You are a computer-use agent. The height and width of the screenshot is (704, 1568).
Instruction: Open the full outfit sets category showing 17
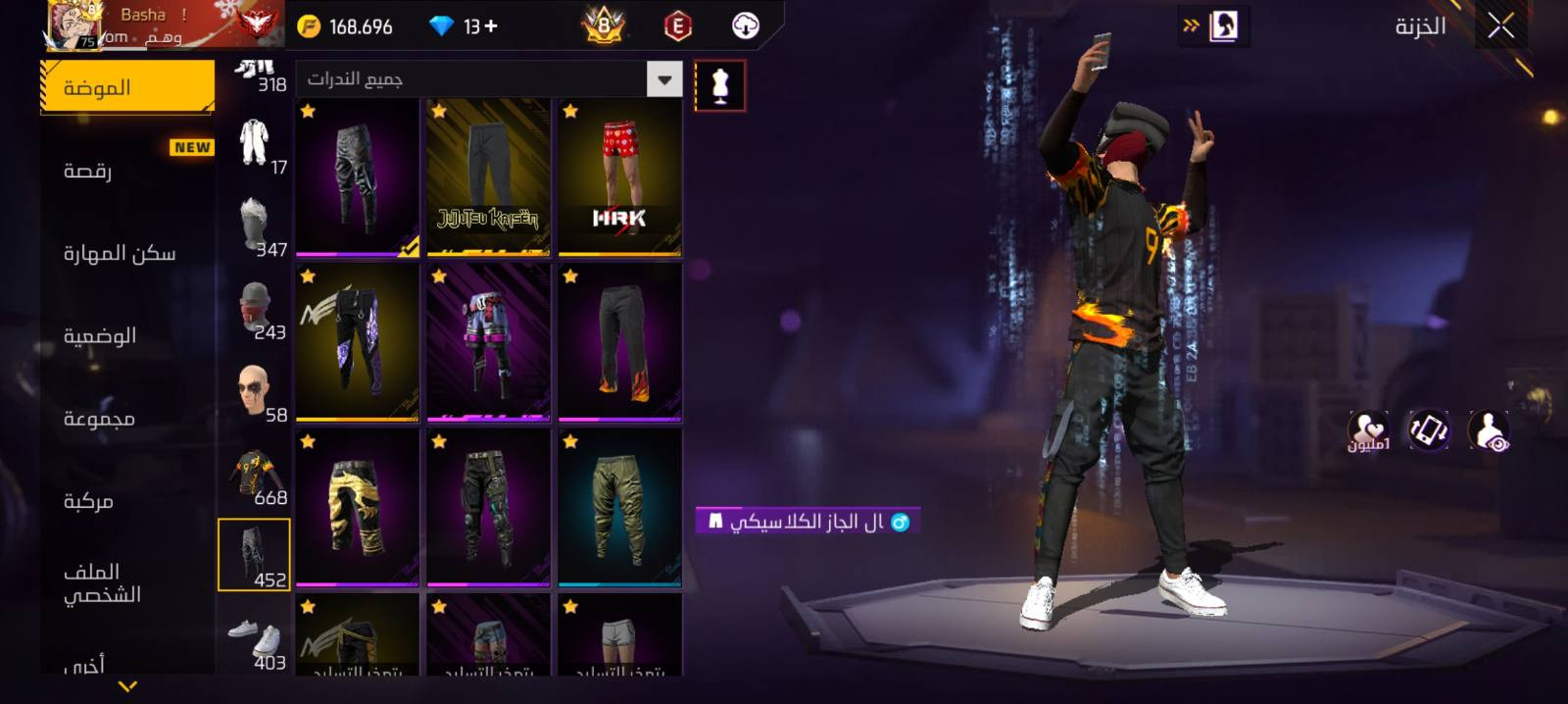255,147
